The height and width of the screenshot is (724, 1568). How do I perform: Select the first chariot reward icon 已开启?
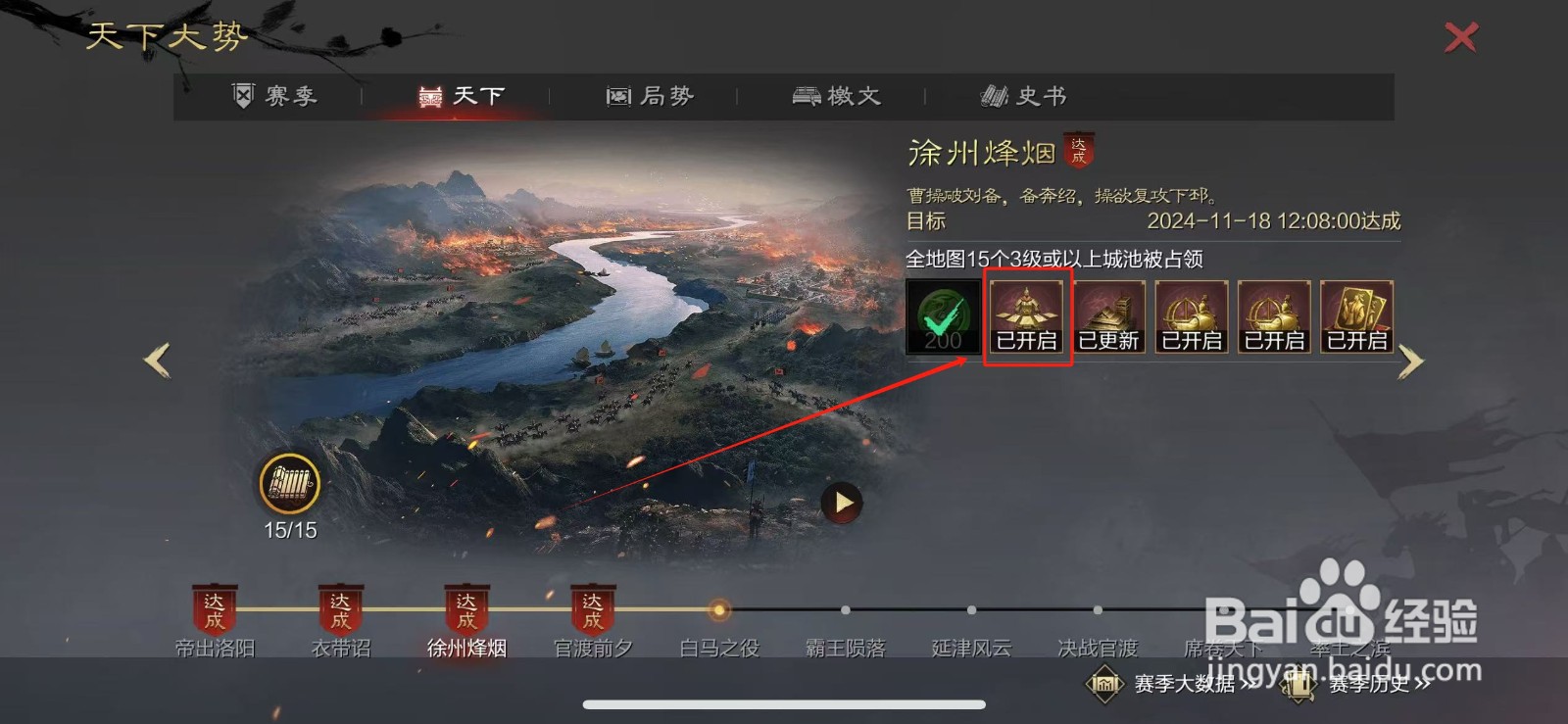point(1192,315)
